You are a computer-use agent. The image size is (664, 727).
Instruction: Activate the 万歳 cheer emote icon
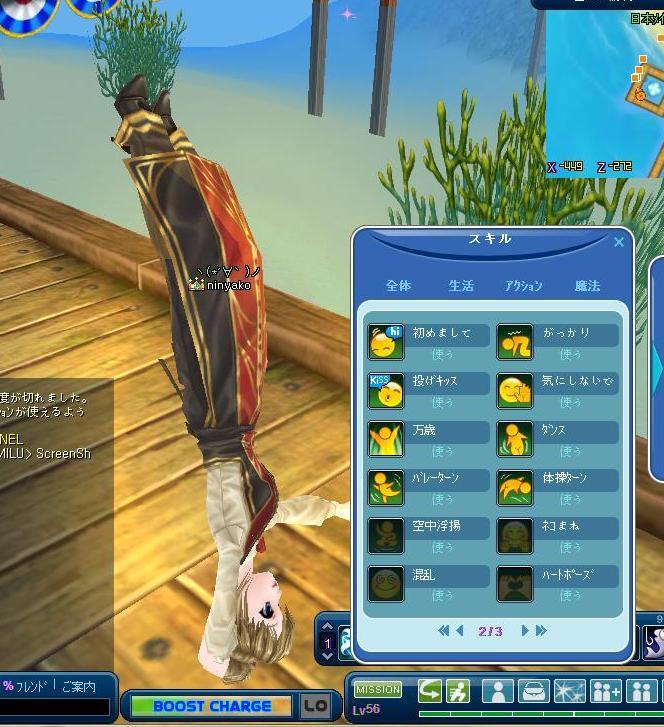(x=386, y=439)
